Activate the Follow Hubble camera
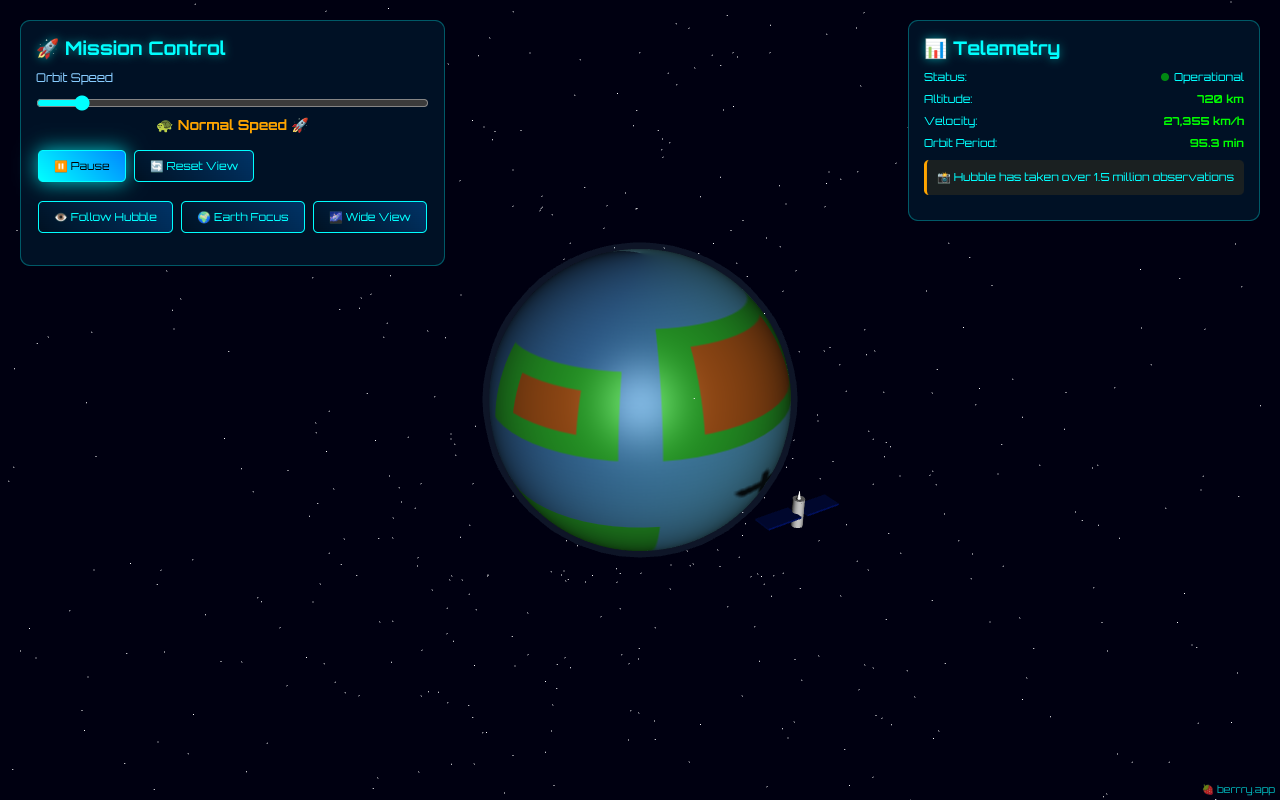 (105, 217)
